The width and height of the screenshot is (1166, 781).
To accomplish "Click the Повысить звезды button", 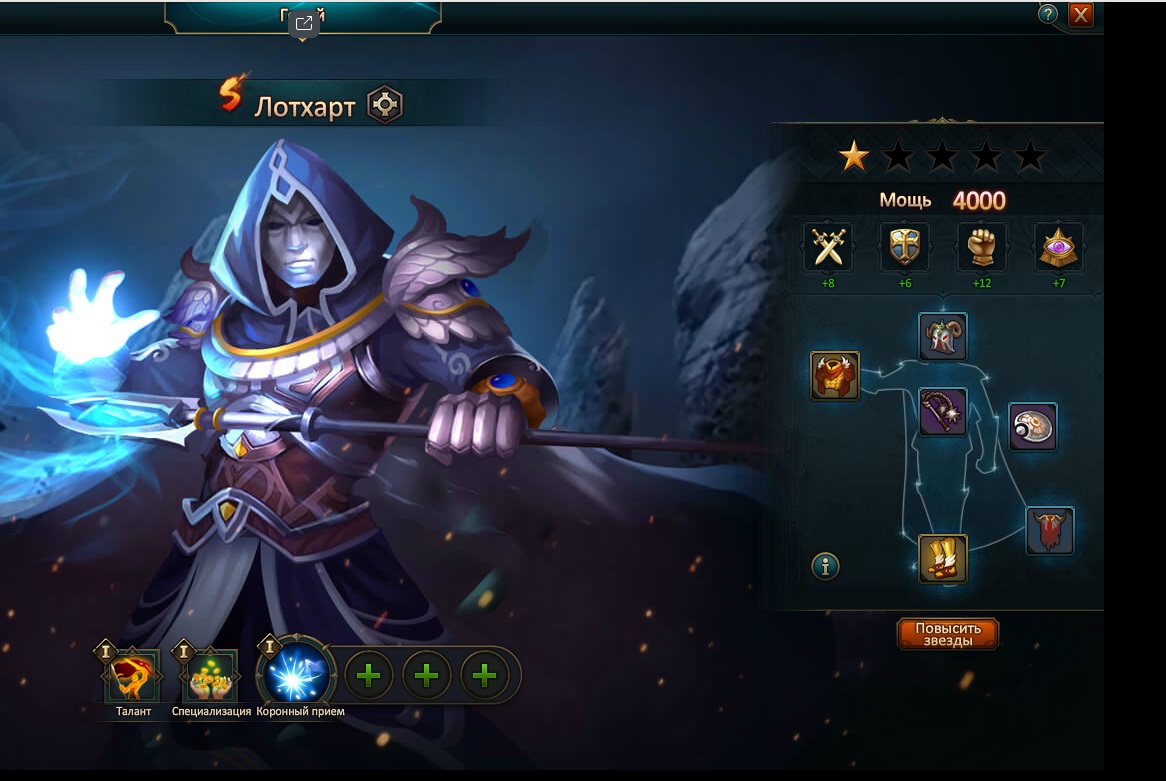I will pyautogui.click(x=947, y=634).
